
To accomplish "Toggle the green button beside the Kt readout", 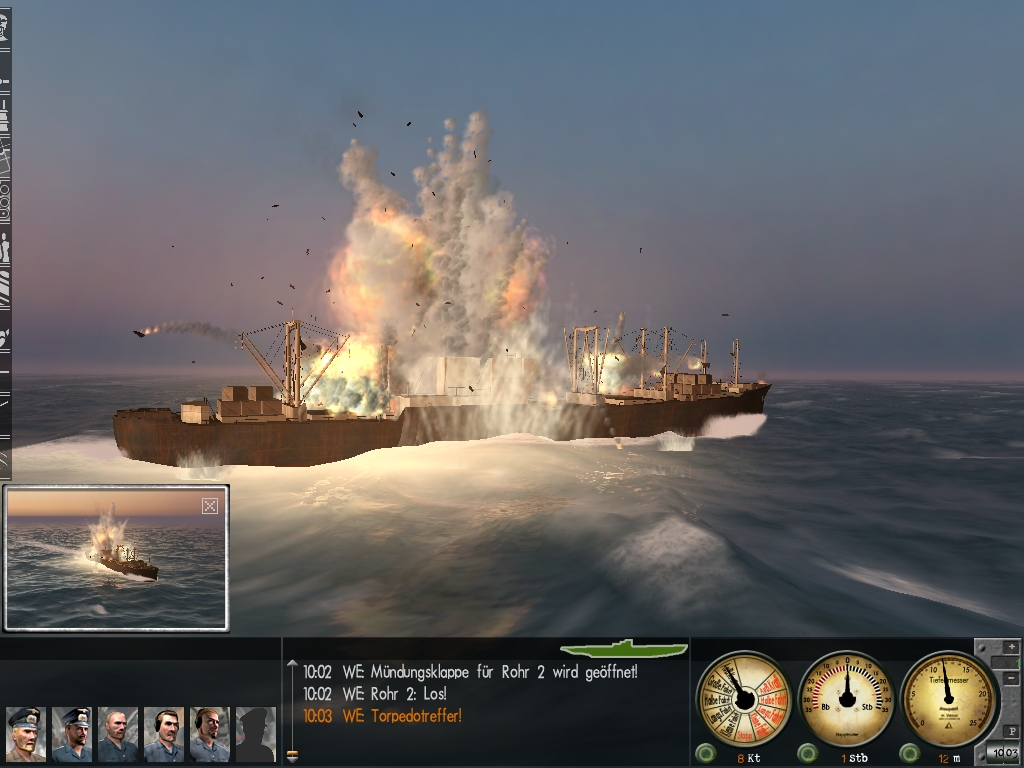I will pyautogui.click(x=707, y=754).
